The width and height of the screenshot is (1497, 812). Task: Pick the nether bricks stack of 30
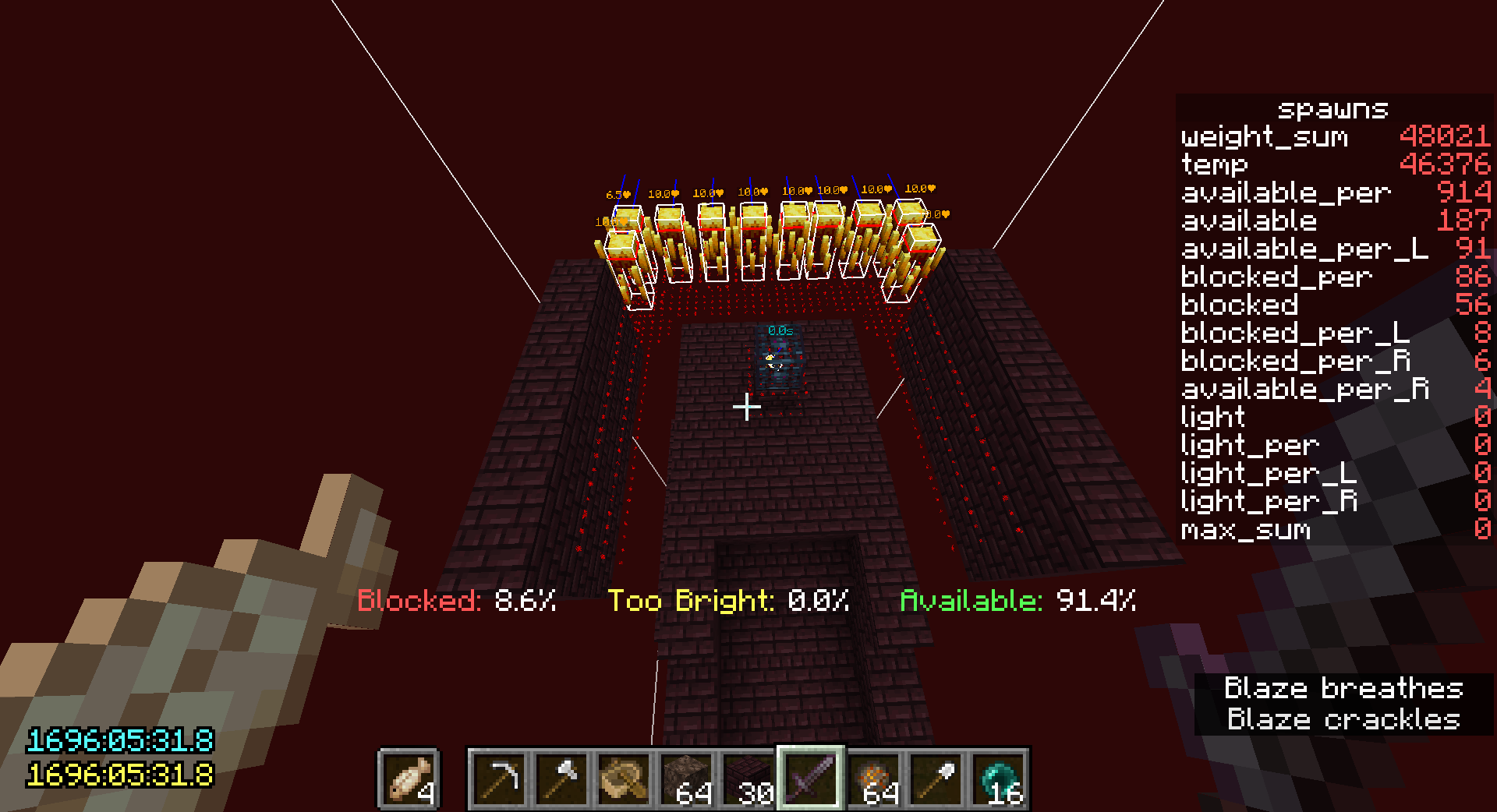click(748, 778)
